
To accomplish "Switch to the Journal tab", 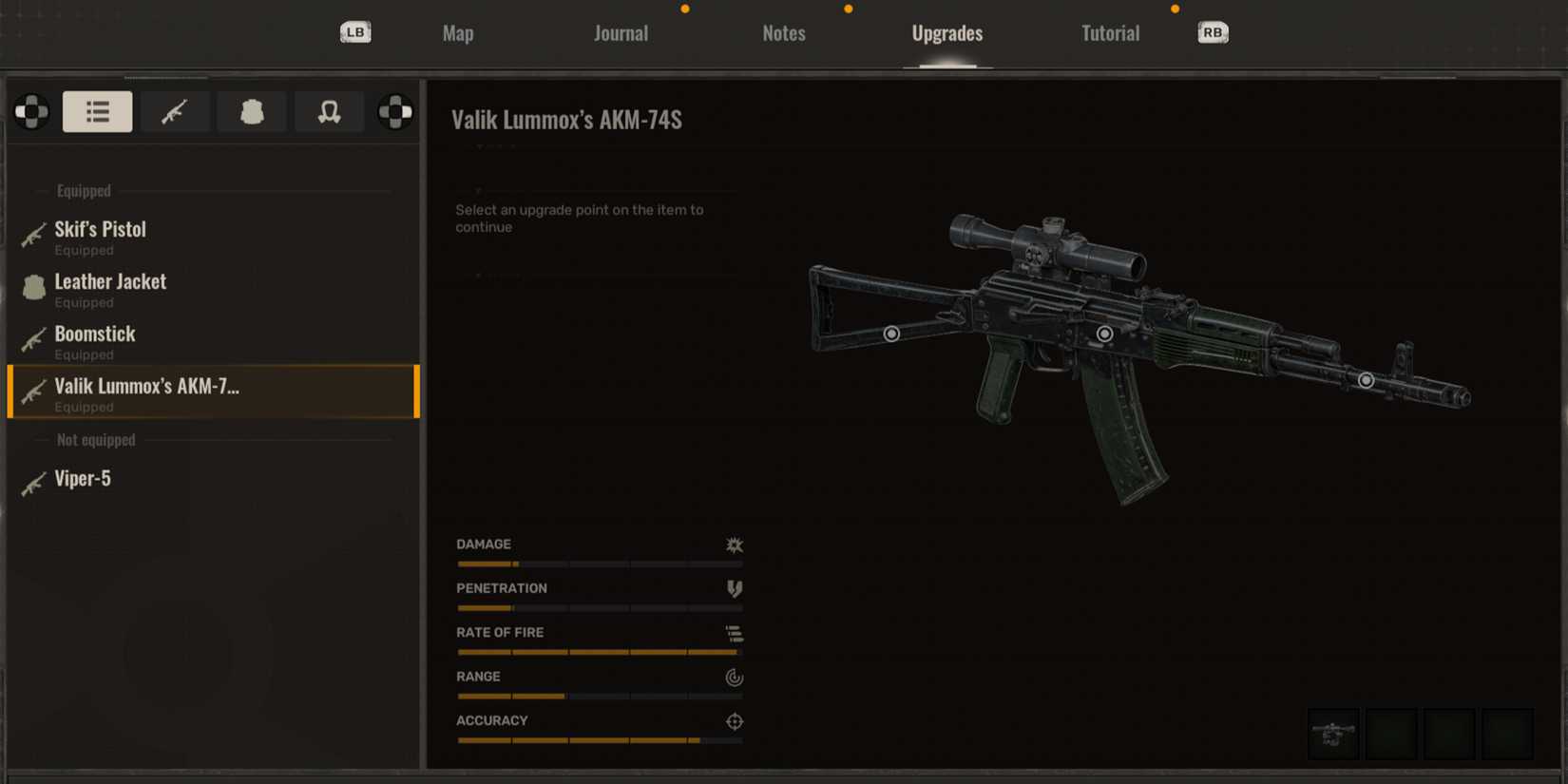I will click(621, 33).
